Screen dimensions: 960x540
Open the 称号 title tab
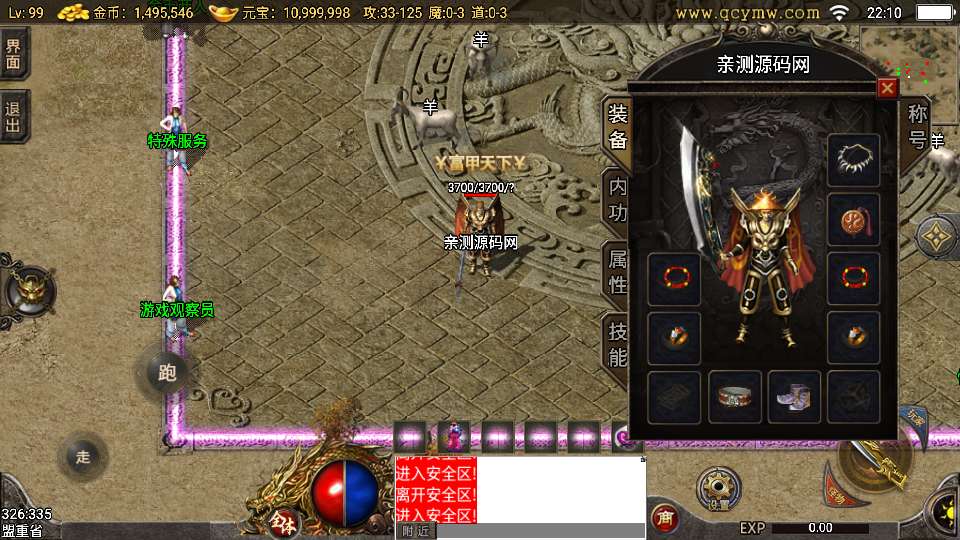pyautogui.click(x=917, y=126)
